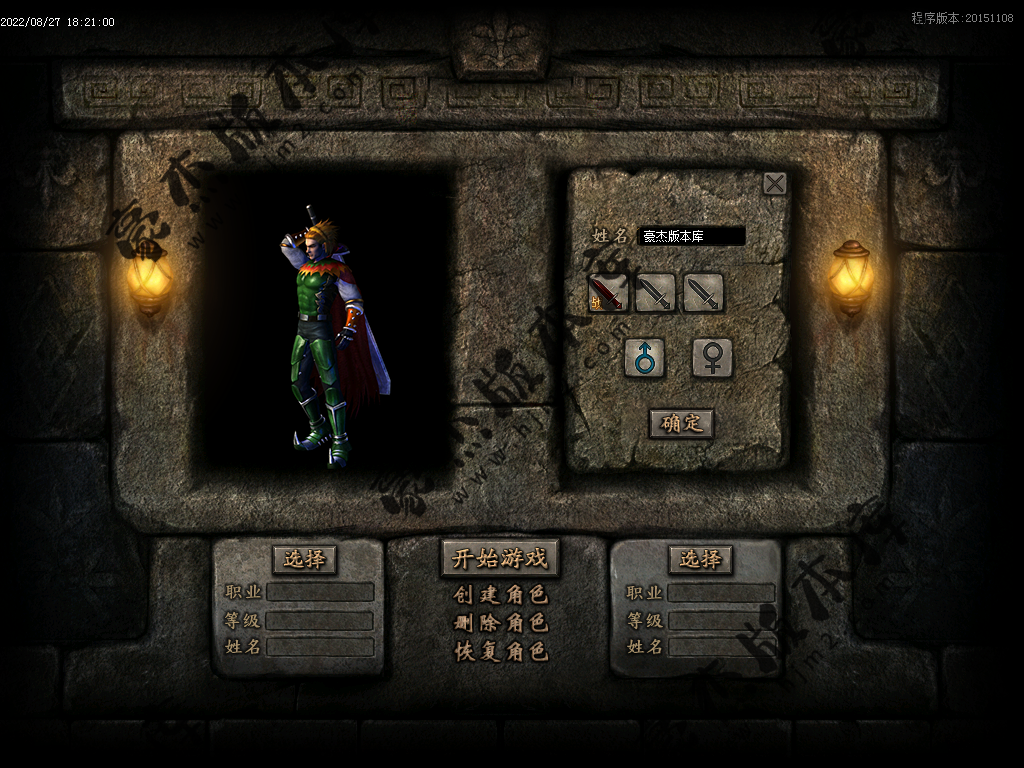
Task: Select the red sword warrior class icon
Action: pyautogui.click(x=608, y=293)
